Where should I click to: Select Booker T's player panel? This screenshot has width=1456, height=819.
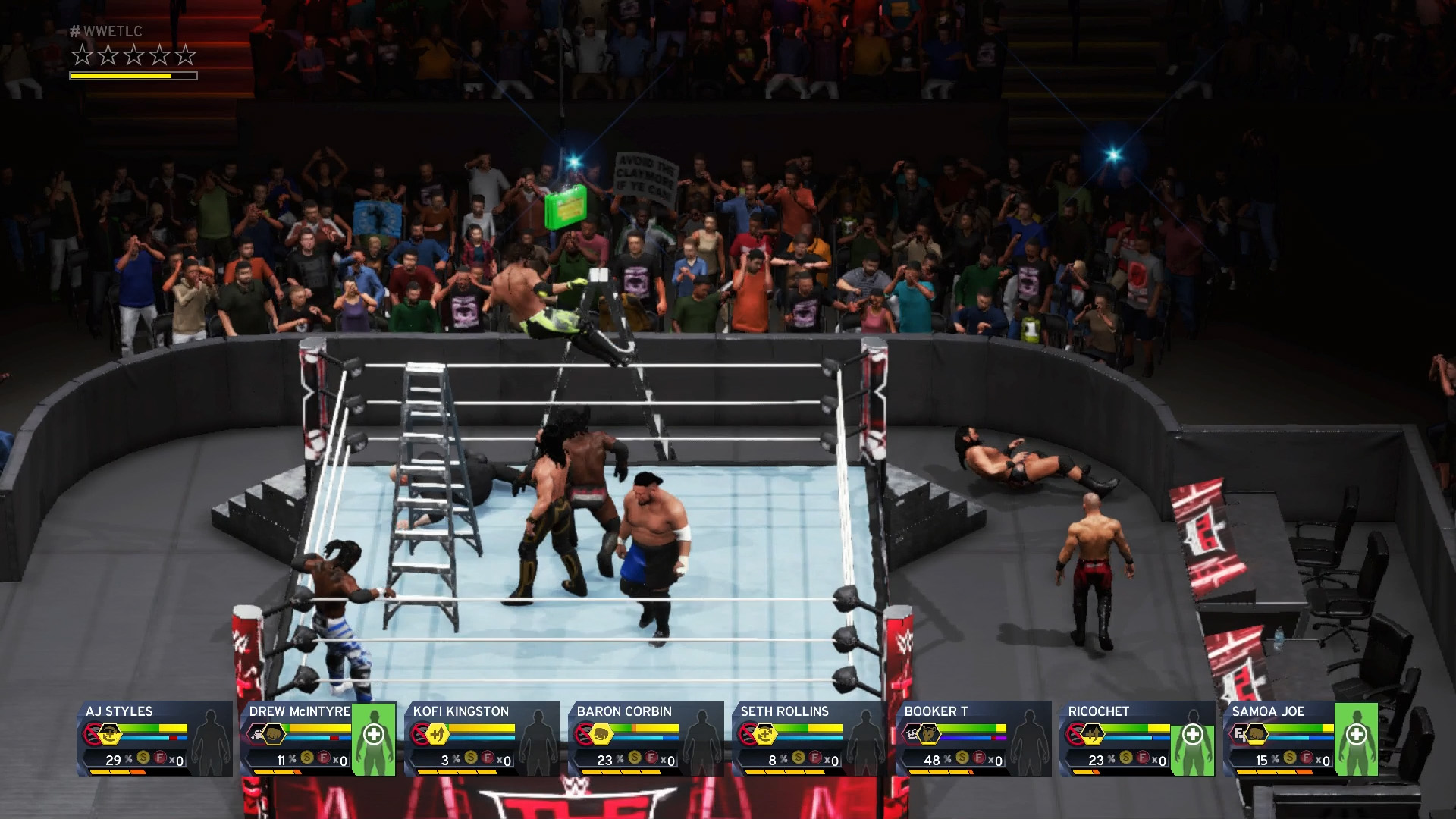pyautogui.click(x=974, y=739)
